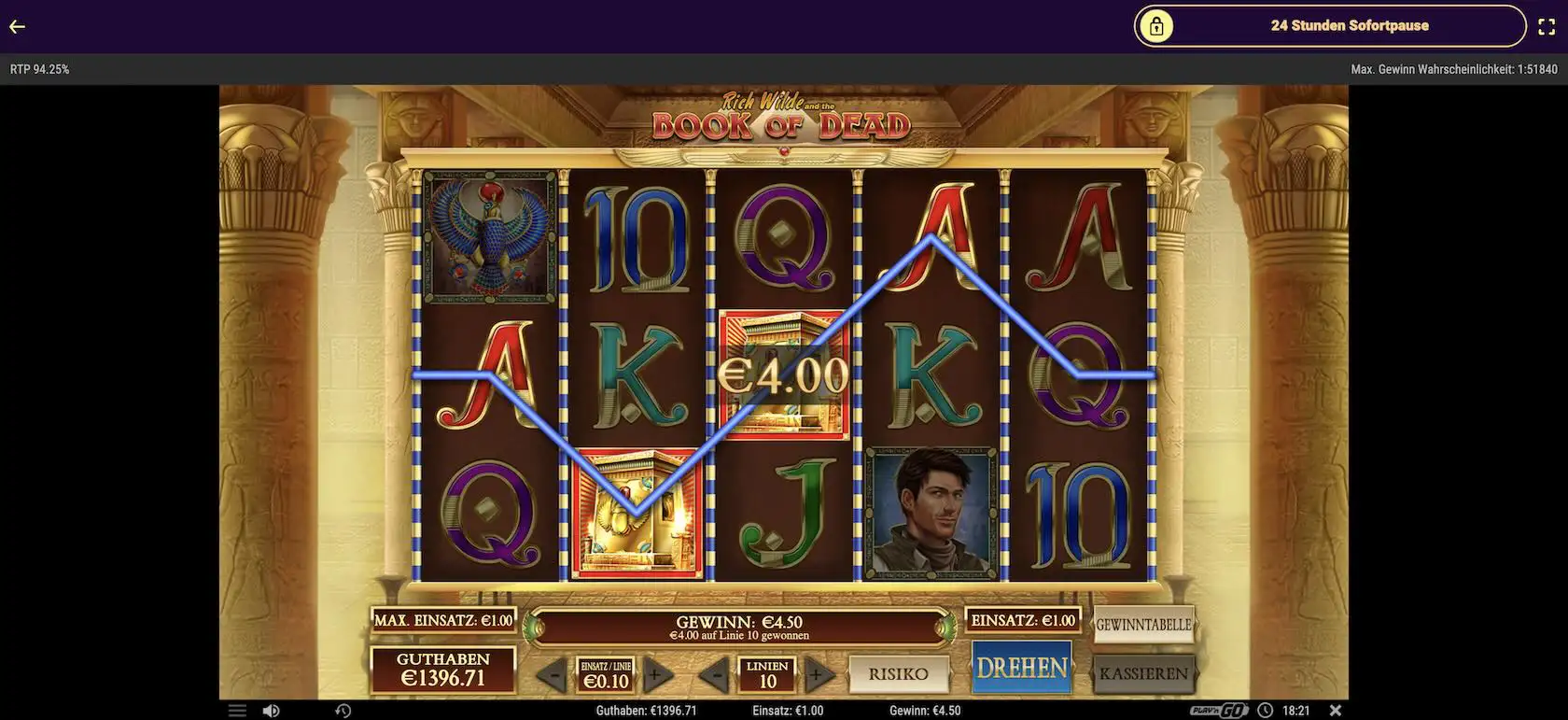Select KASSIEREN to cash out
1568x720 pixels.
coord(1143,671)
